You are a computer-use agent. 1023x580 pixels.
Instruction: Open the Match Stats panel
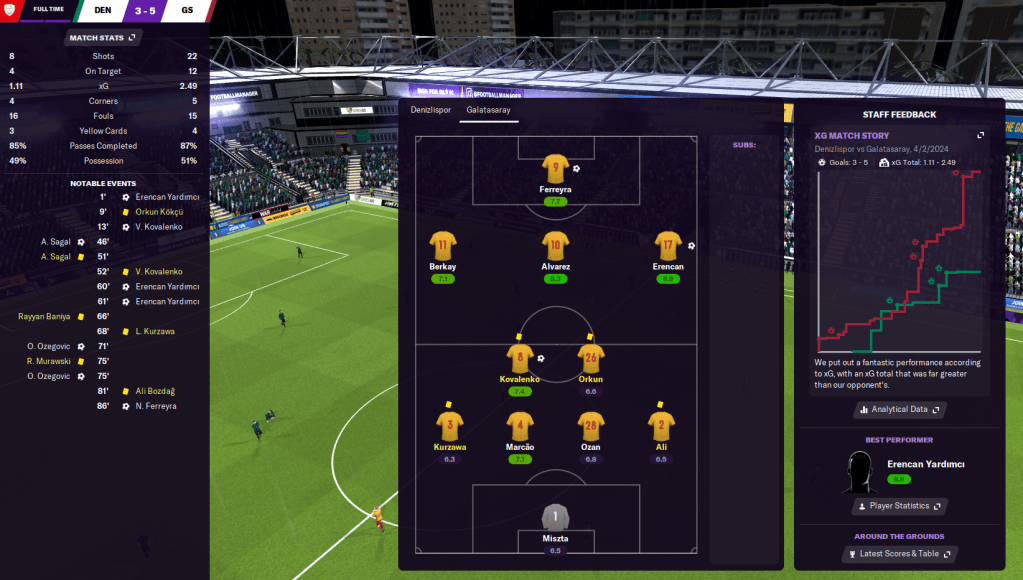click(x=103, y=38)
